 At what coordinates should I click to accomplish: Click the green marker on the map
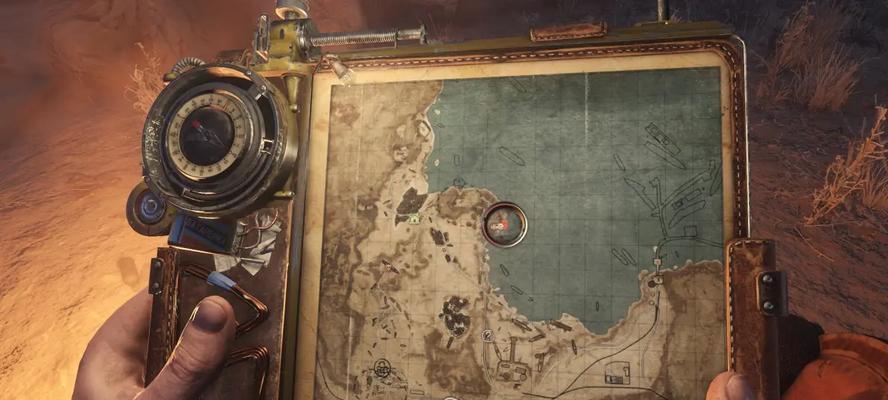(x=412, y=219)
